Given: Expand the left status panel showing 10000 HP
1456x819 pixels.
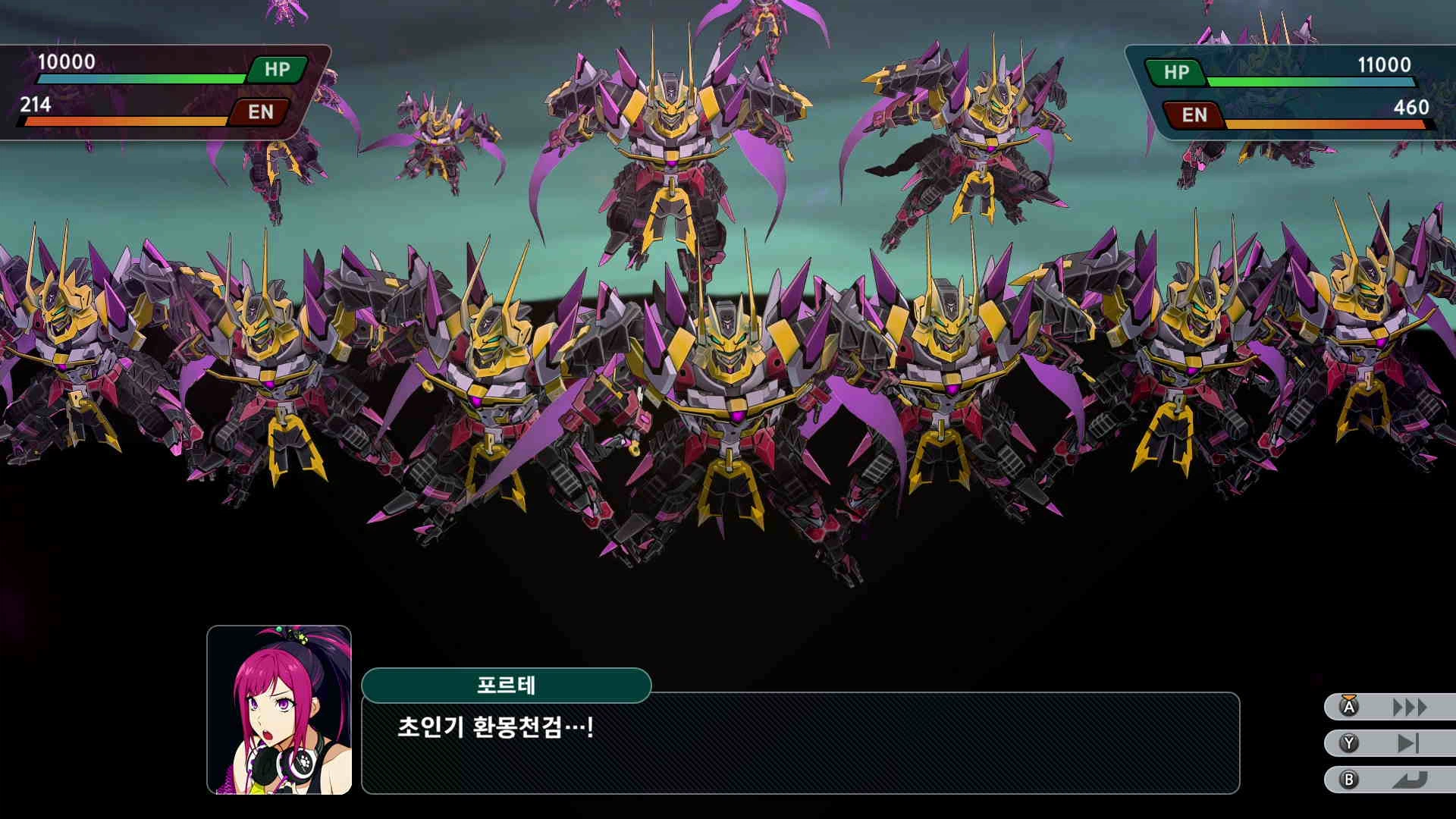Looking at the screenshot, I should coord(152,91).
